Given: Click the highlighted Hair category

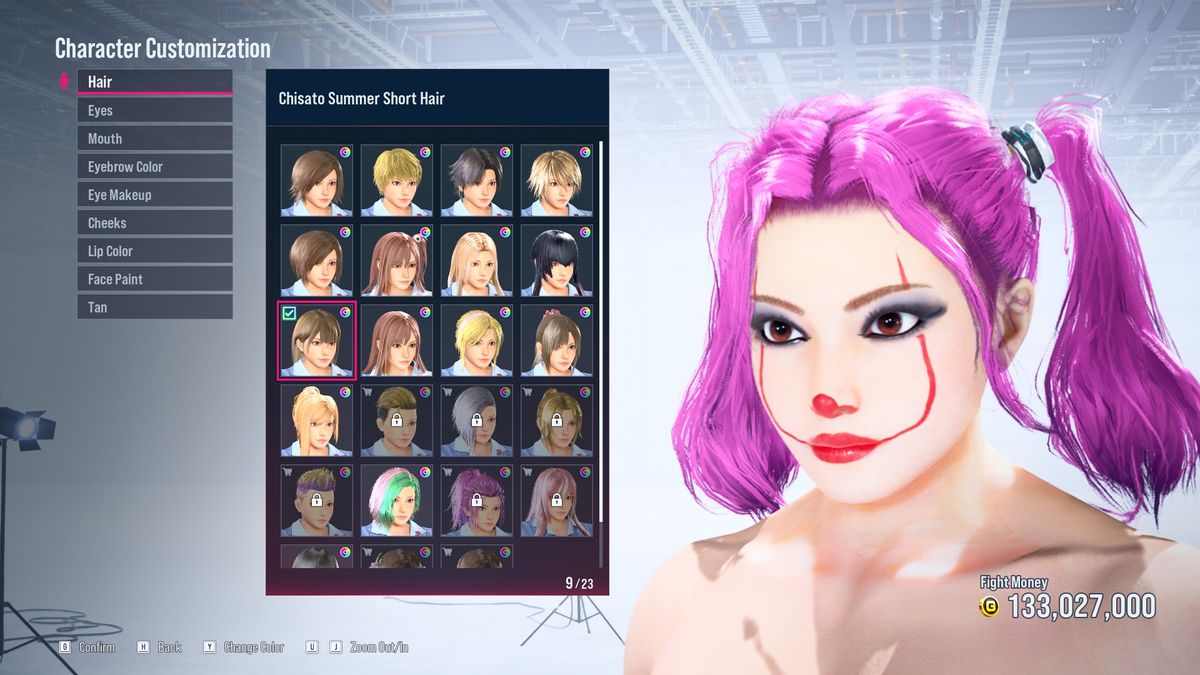Looking at the screenshot, I should click(154, 81).
